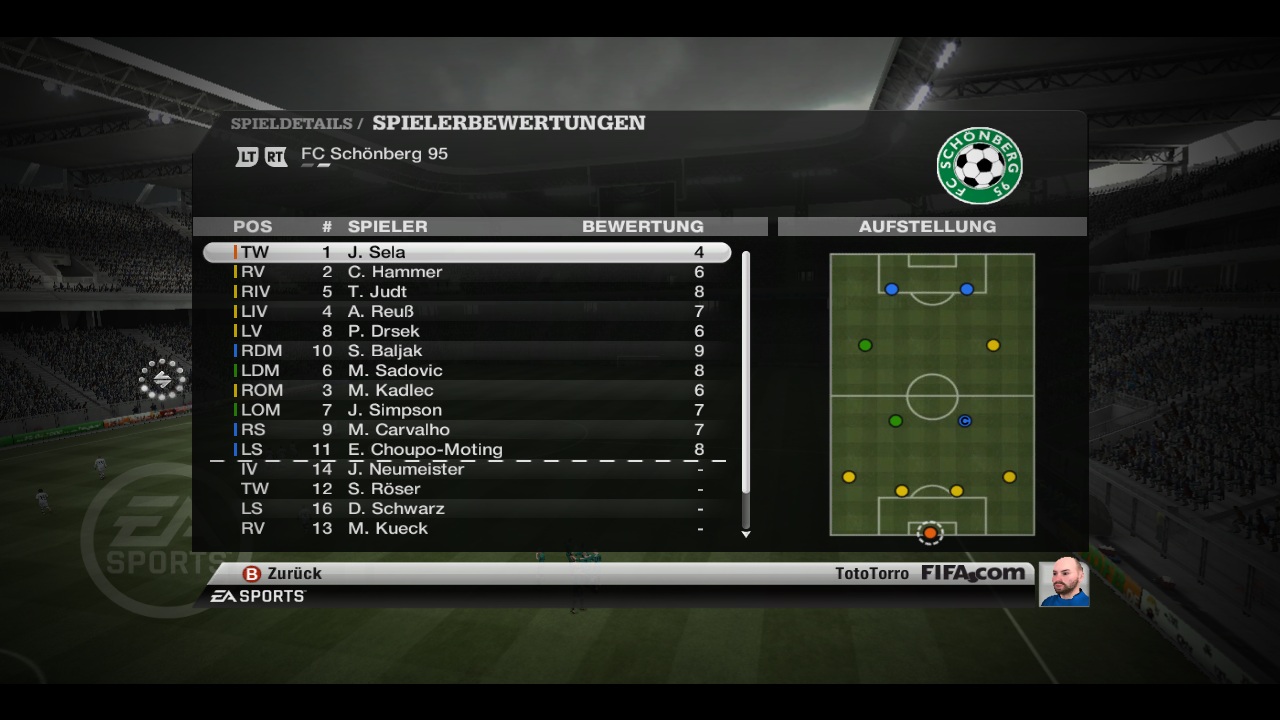Select substitute keeper S. Röser
This screenshot has width=1280, height=720.
click(467, 489)
